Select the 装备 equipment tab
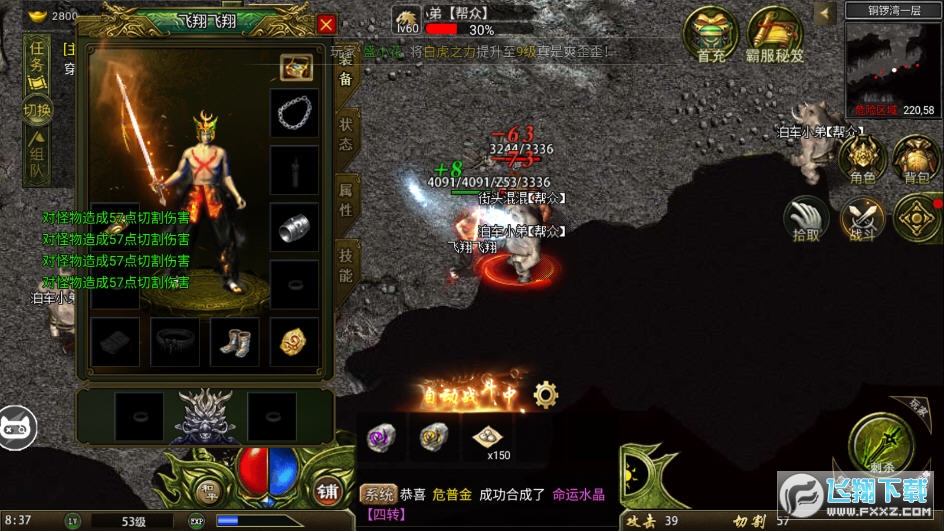This screenshot has width=944, height=531. click(345, 73)
